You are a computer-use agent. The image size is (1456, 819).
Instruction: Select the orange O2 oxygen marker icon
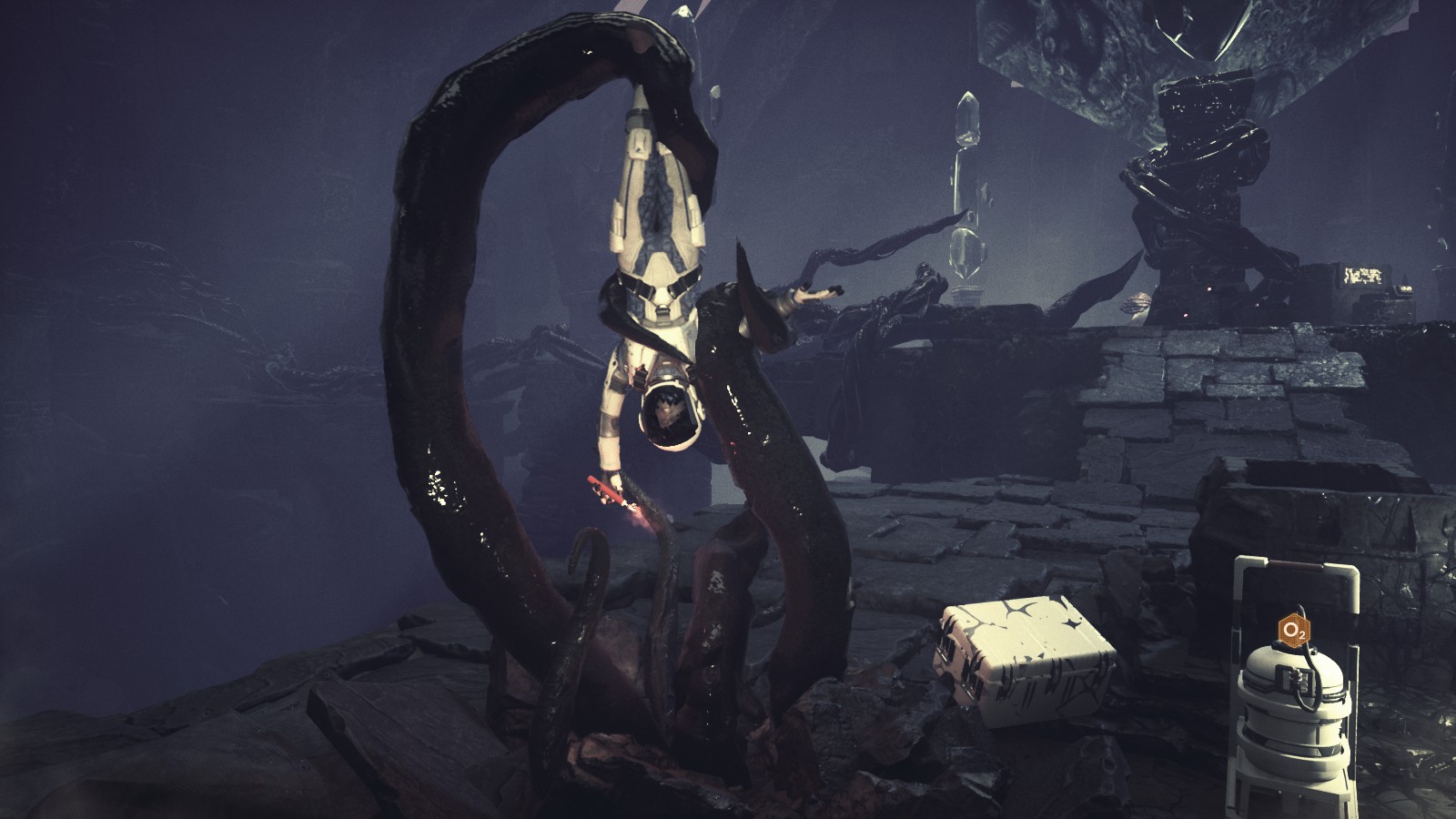1294,629
